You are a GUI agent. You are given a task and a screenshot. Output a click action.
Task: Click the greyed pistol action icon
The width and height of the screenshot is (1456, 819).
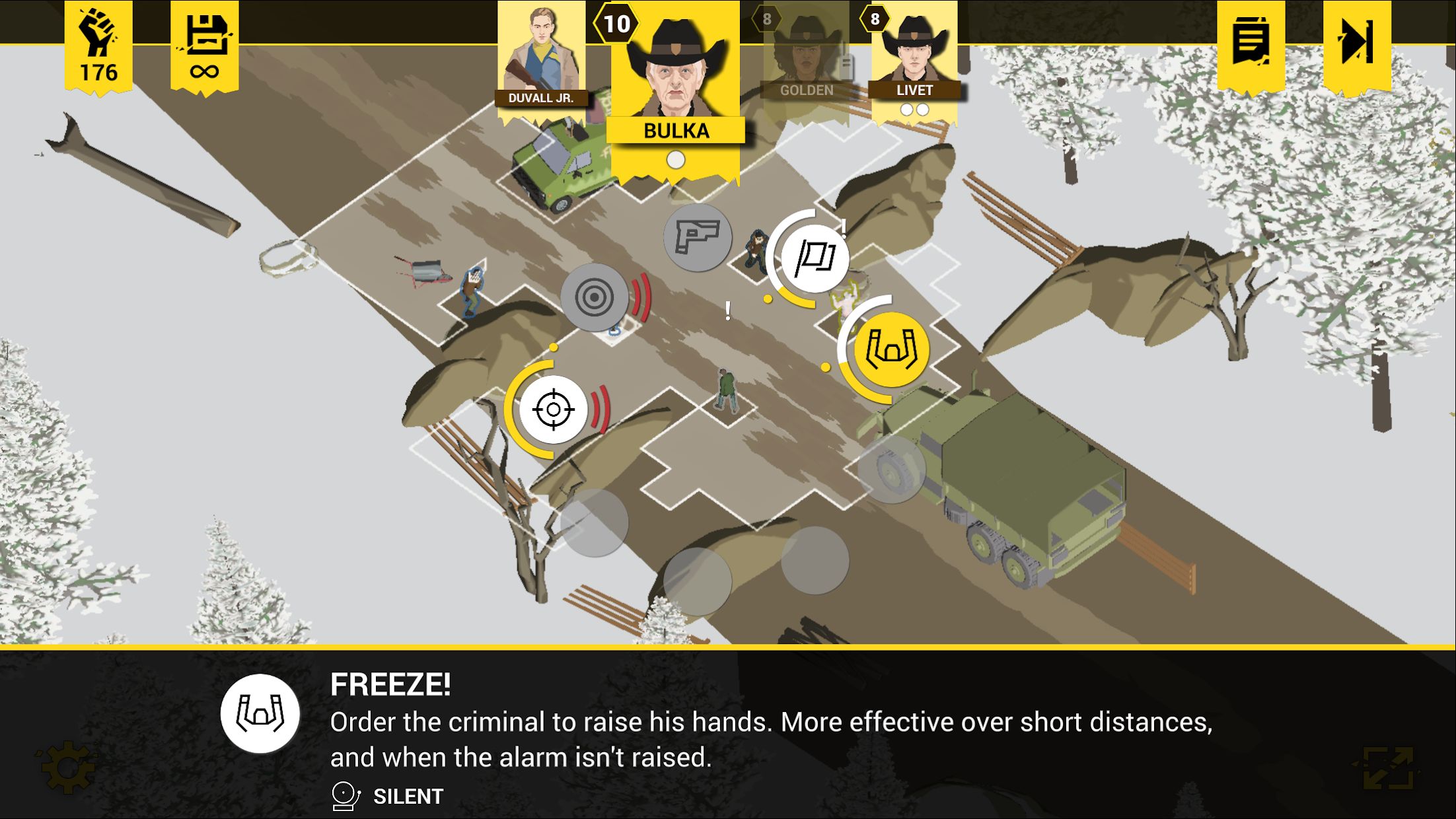tap(697, 237)
